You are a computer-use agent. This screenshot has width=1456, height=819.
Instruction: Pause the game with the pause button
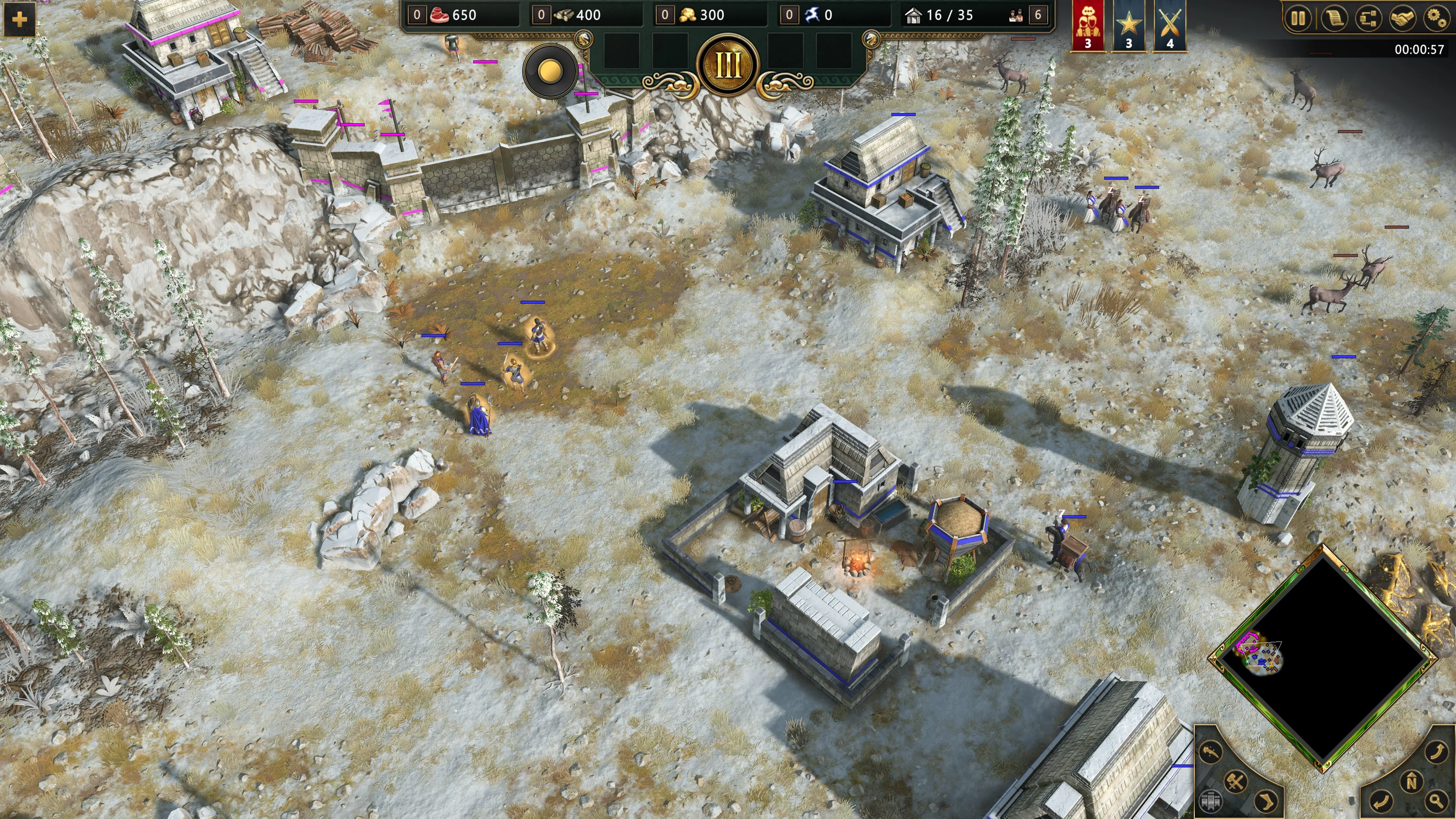point(1298,19)
